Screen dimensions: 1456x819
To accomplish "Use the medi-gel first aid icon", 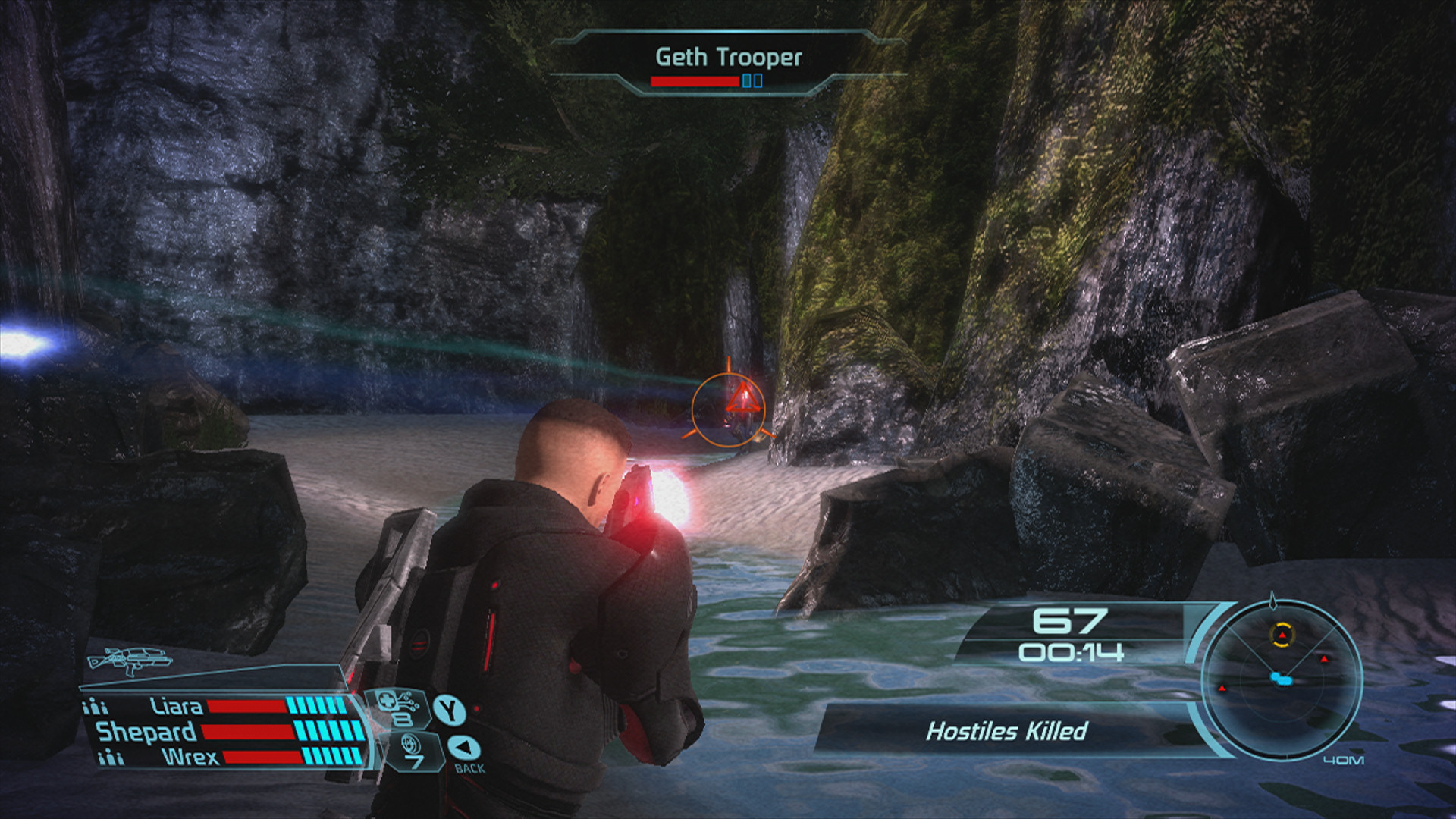I will pos(398,708).
